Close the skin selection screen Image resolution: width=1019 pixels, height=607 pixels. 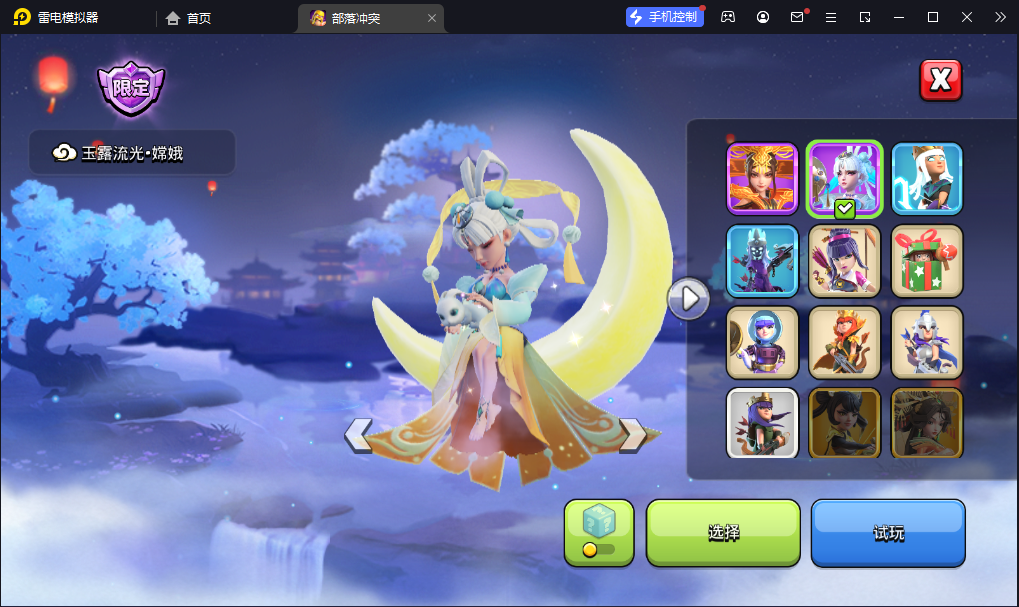click(940, 81)
